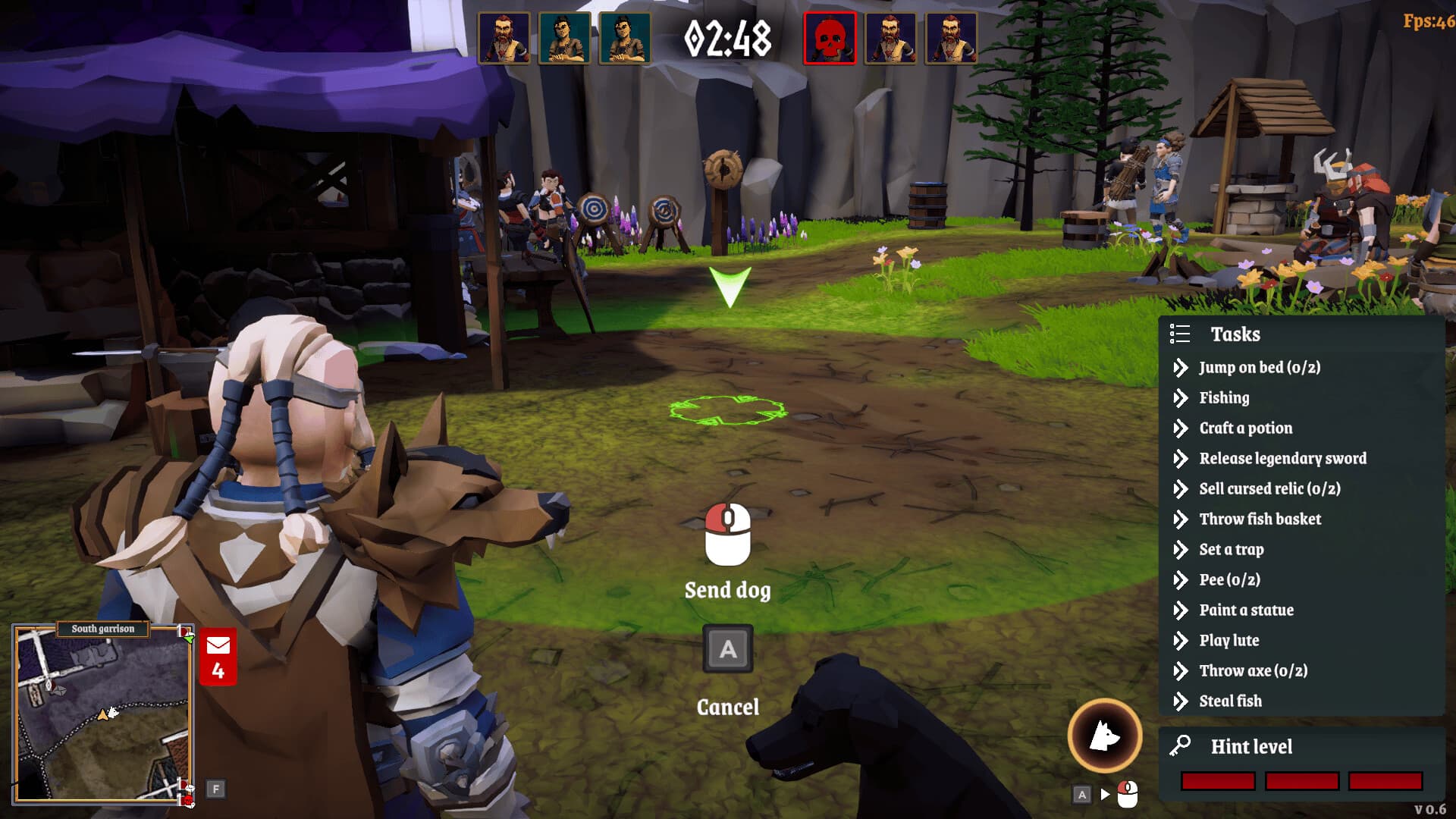
Task: Click the red skull player portrait
Action: click(x=830, y=38)
